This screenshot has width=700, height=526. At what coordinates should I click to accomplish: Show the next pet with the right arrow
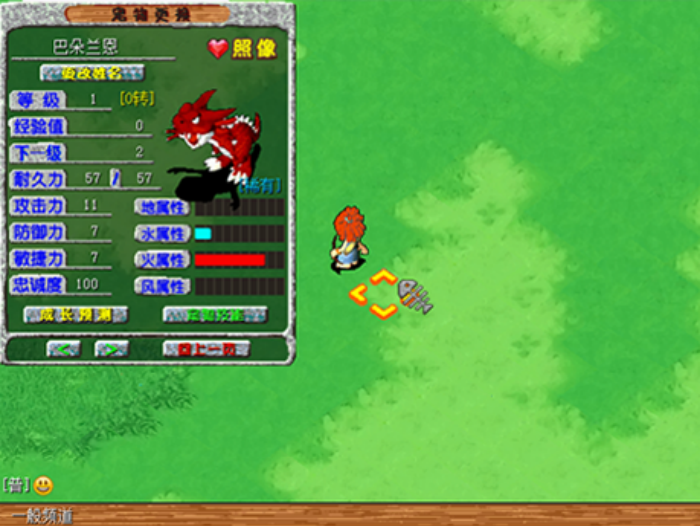(110, 348)
